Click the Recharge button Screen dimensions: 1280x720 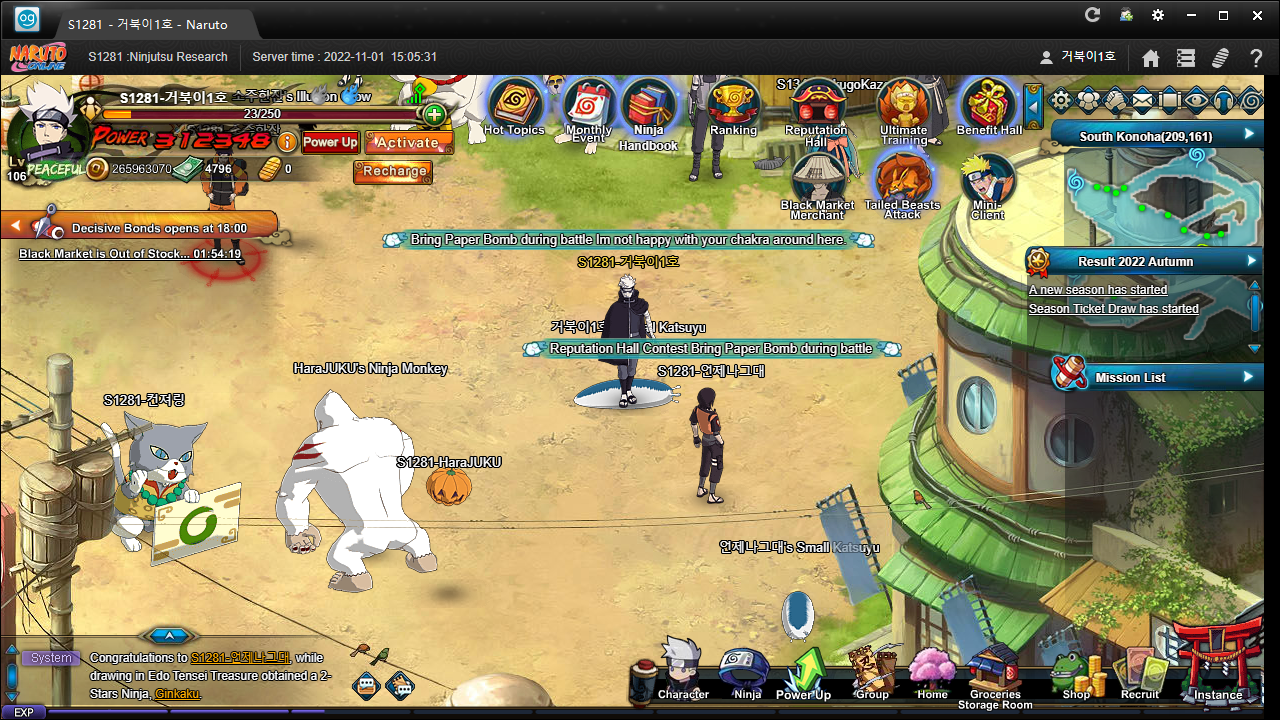[394, 171]
